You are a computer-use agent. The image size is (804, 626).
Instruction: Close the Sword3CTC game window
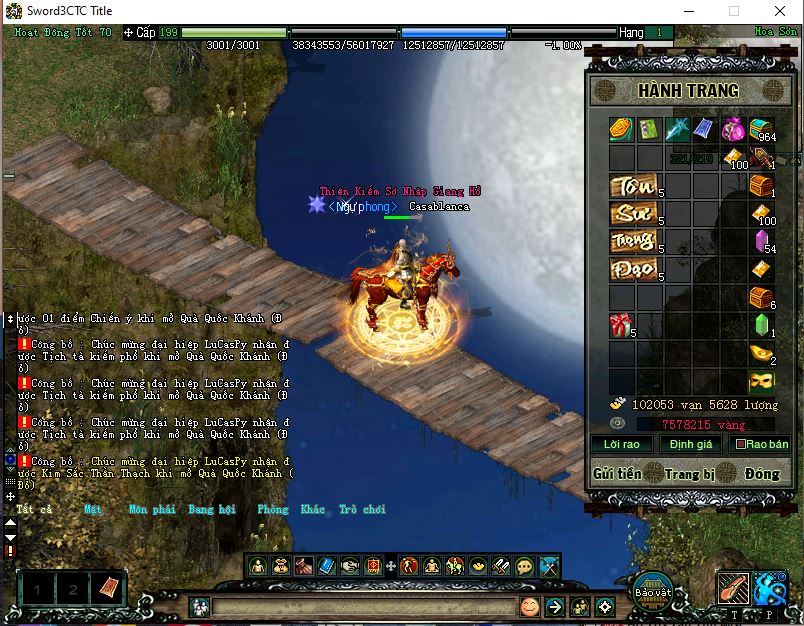point(780,11)
